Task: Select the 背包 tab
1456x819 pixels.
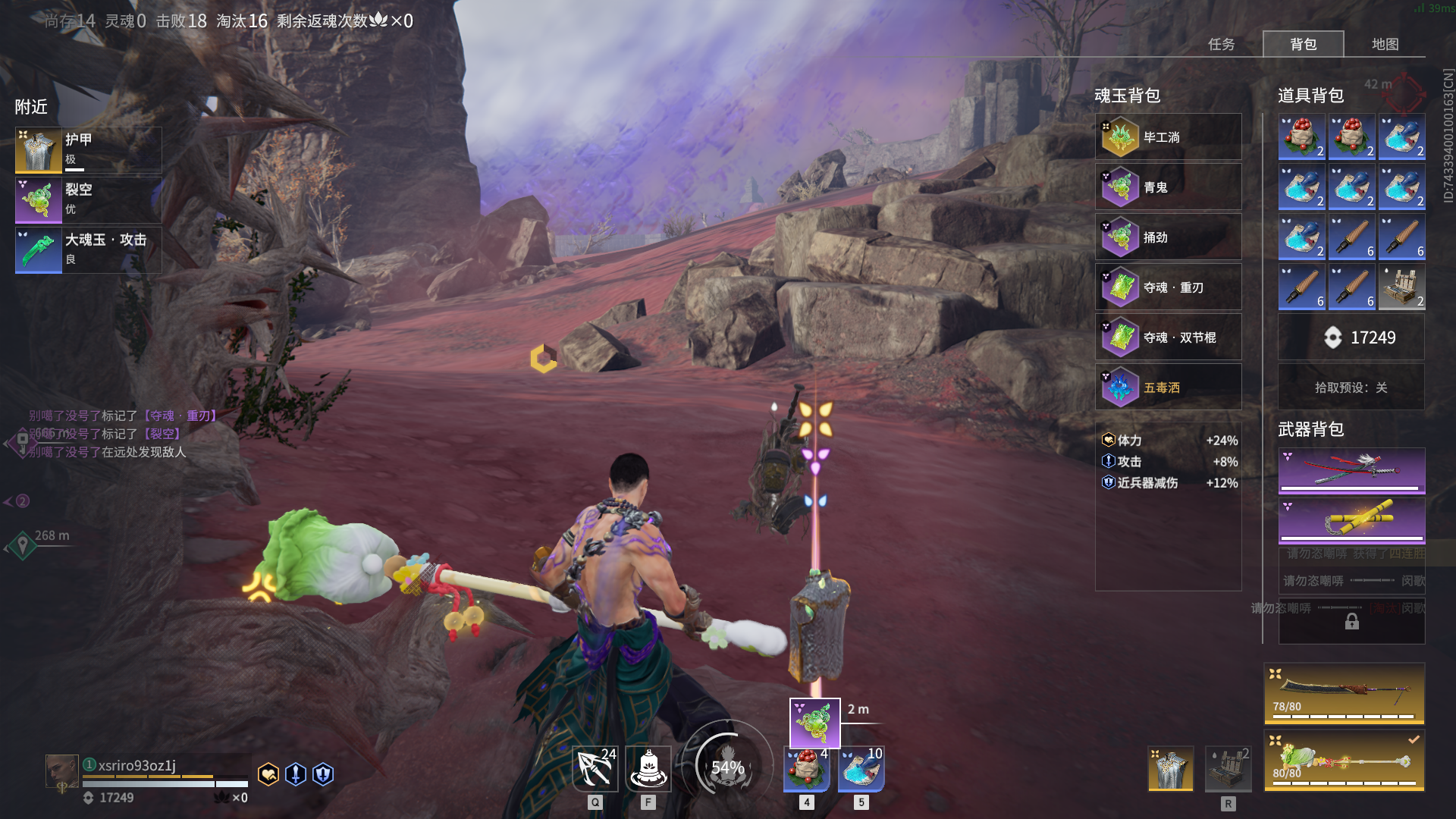Action: click(x=1303, y=44)
